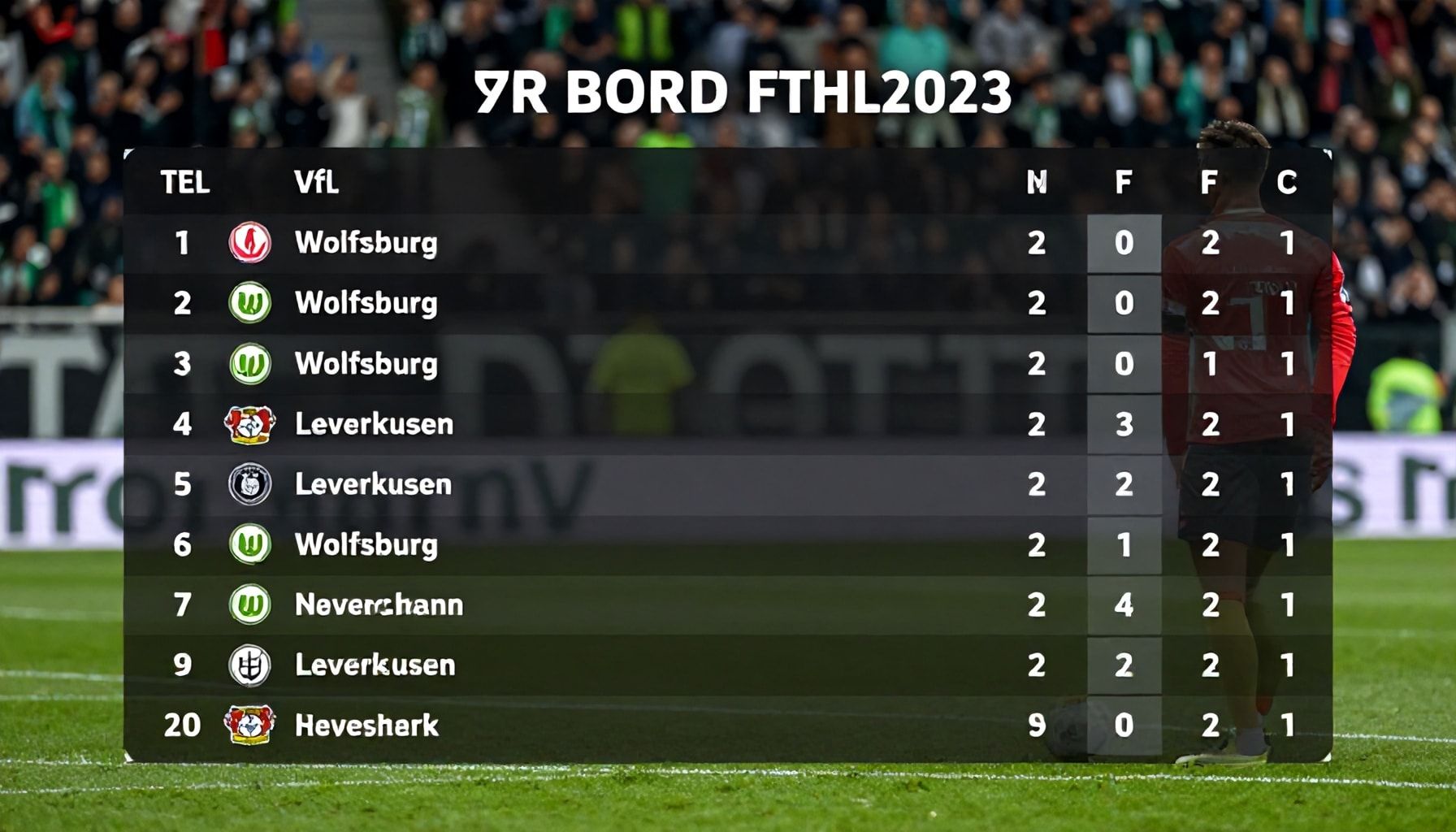
Task: Pick the rank 5 Leverkusen row
Action: pos(373,484)
